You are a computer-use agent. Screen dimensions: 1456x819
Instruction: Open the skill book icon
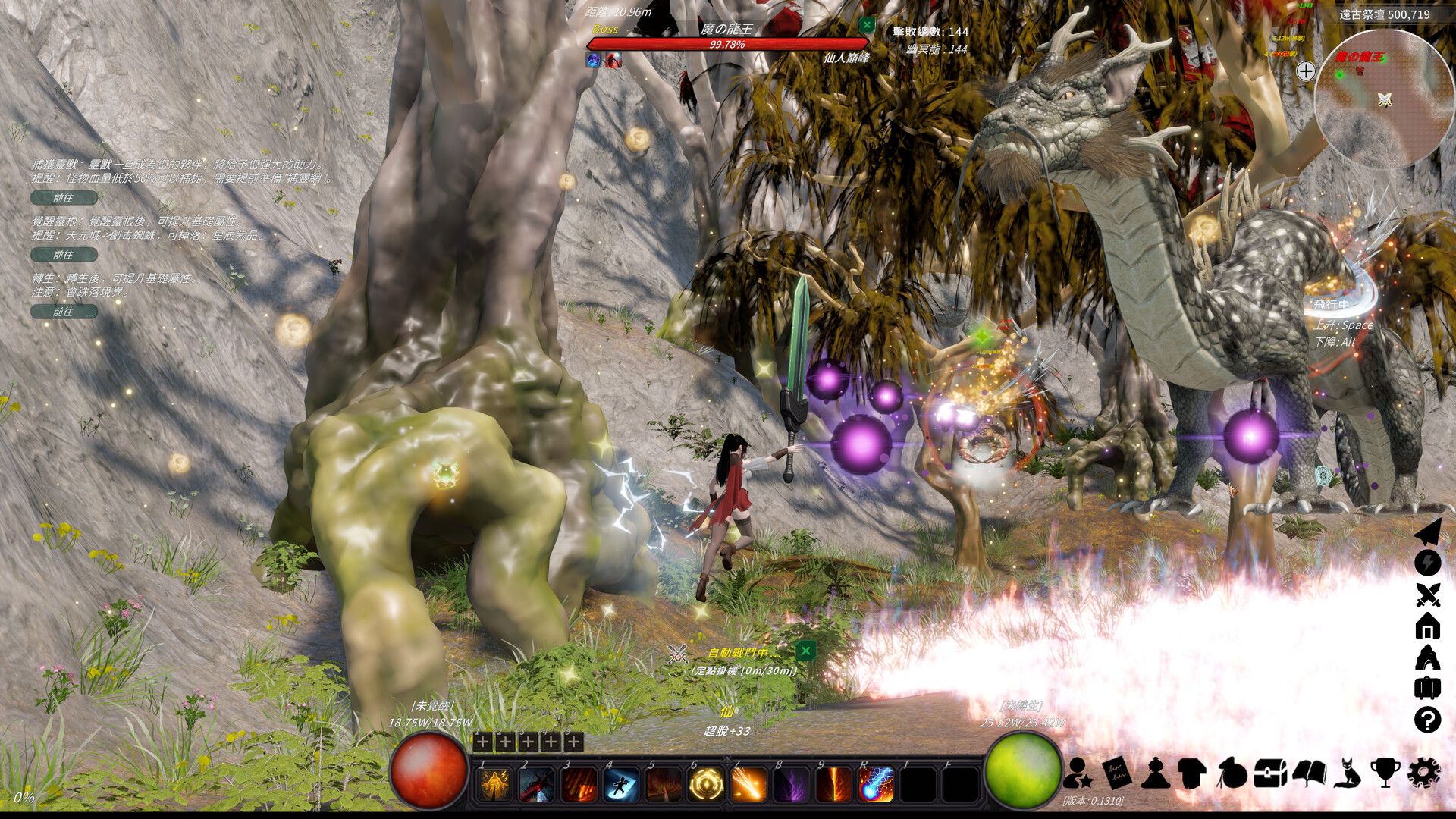pos(1310,773)
